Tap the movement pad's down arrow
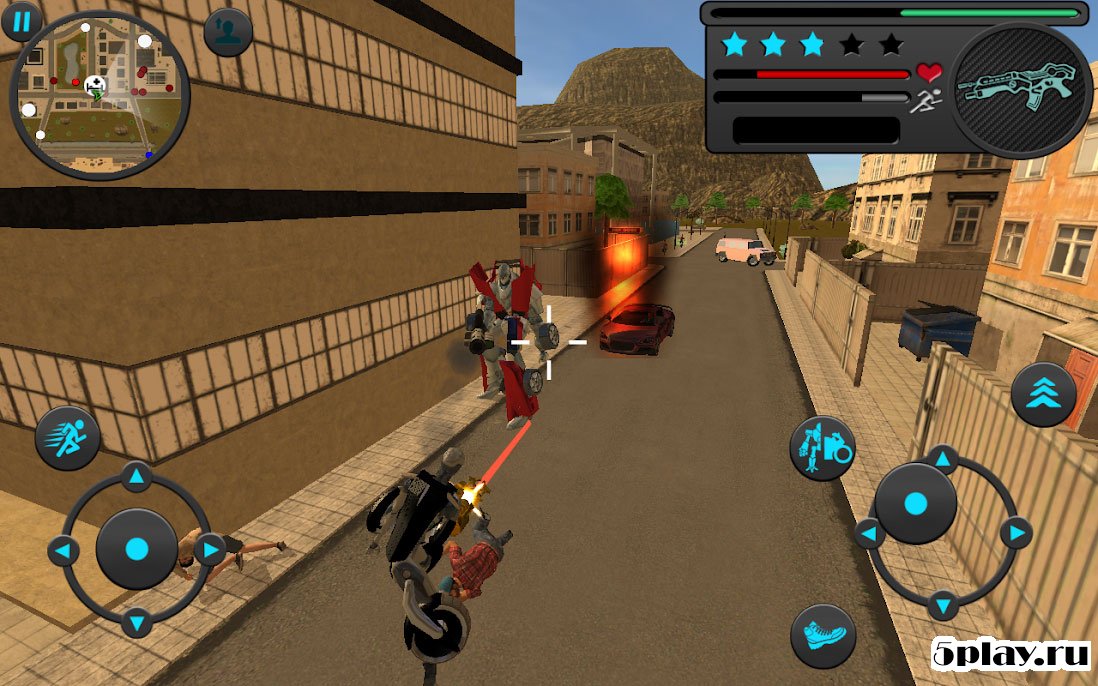Viewport: 1098px width, 686px height. 137,622
